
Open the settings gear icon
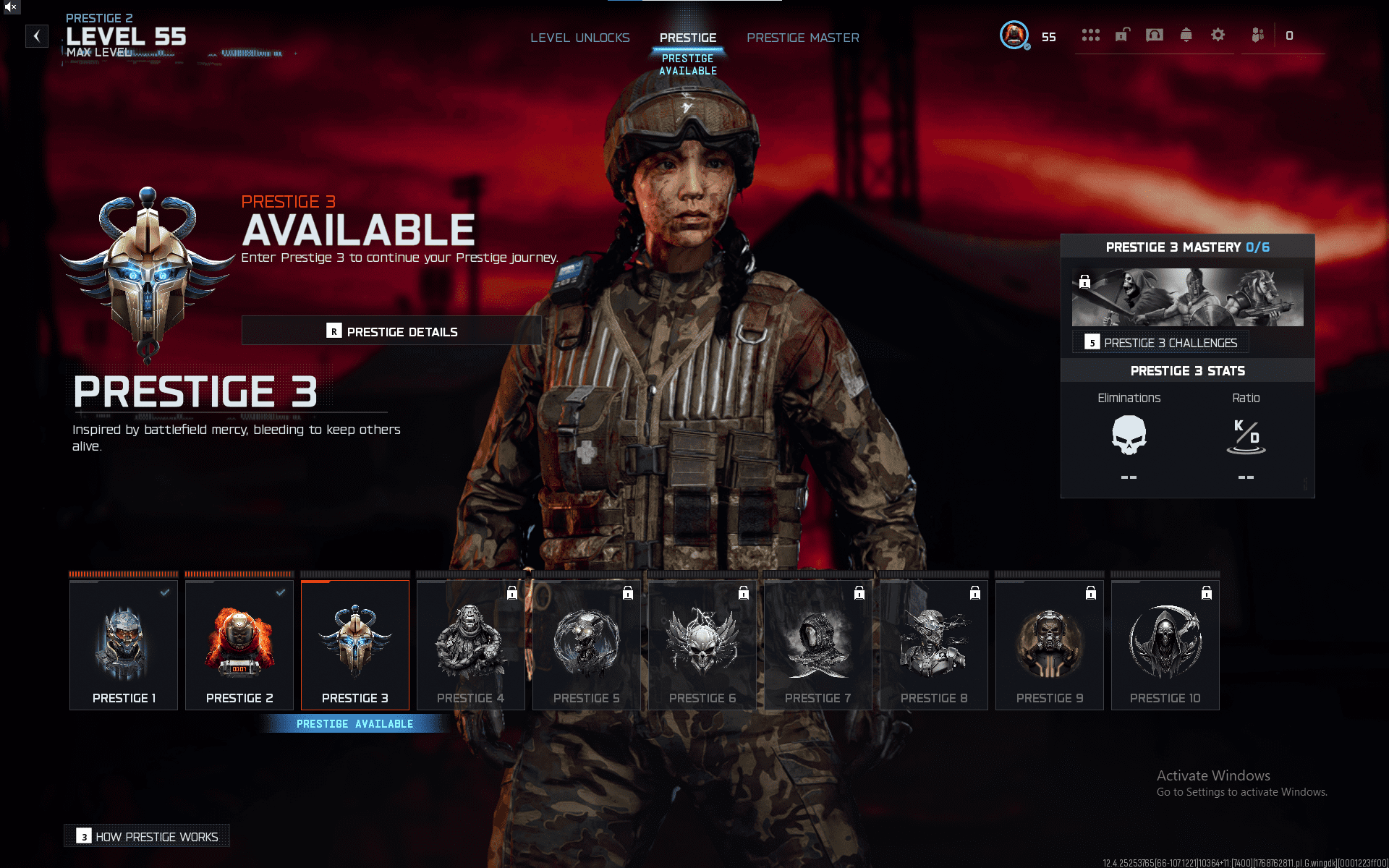pos(1218,35)
